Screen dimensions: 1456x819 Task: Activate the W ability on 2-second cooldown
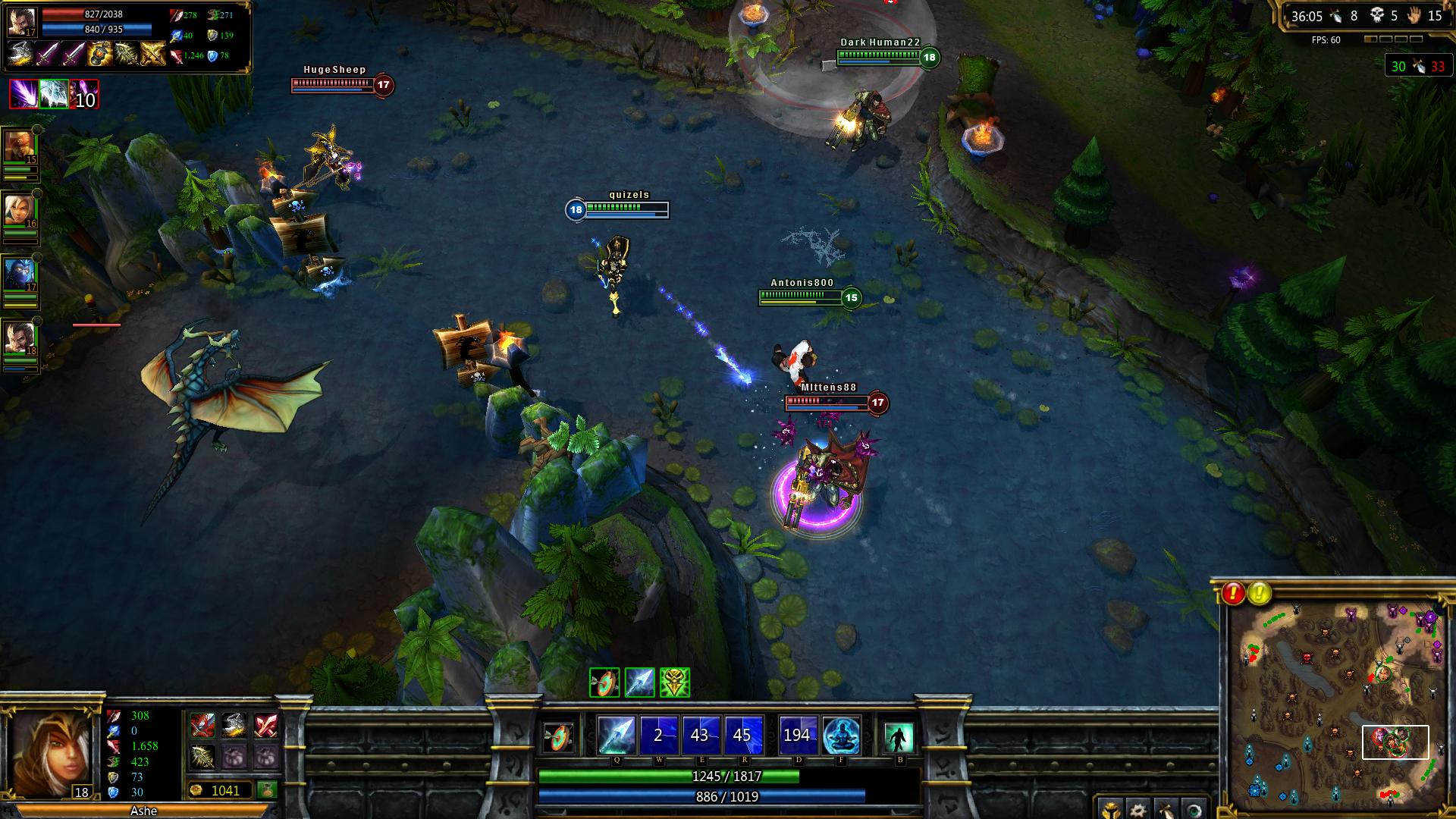click(658, 735)
